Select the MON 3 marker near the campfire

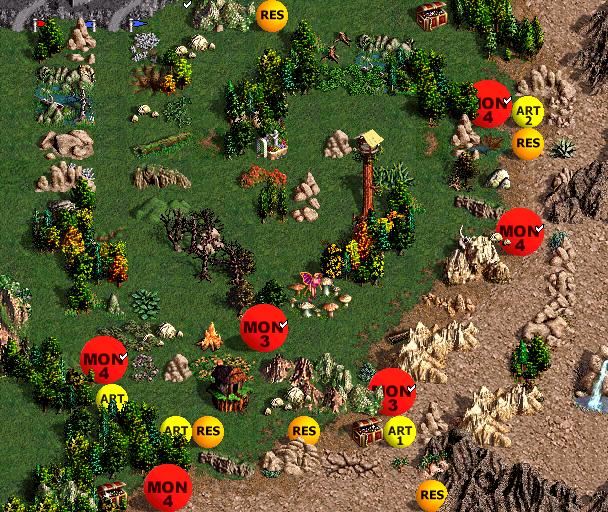point(264,328)
